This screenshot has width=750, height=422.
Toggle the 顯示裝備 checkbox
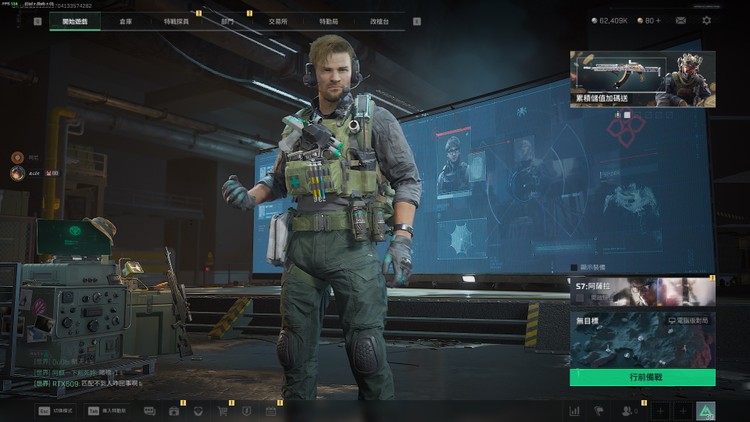coord(575,268)
